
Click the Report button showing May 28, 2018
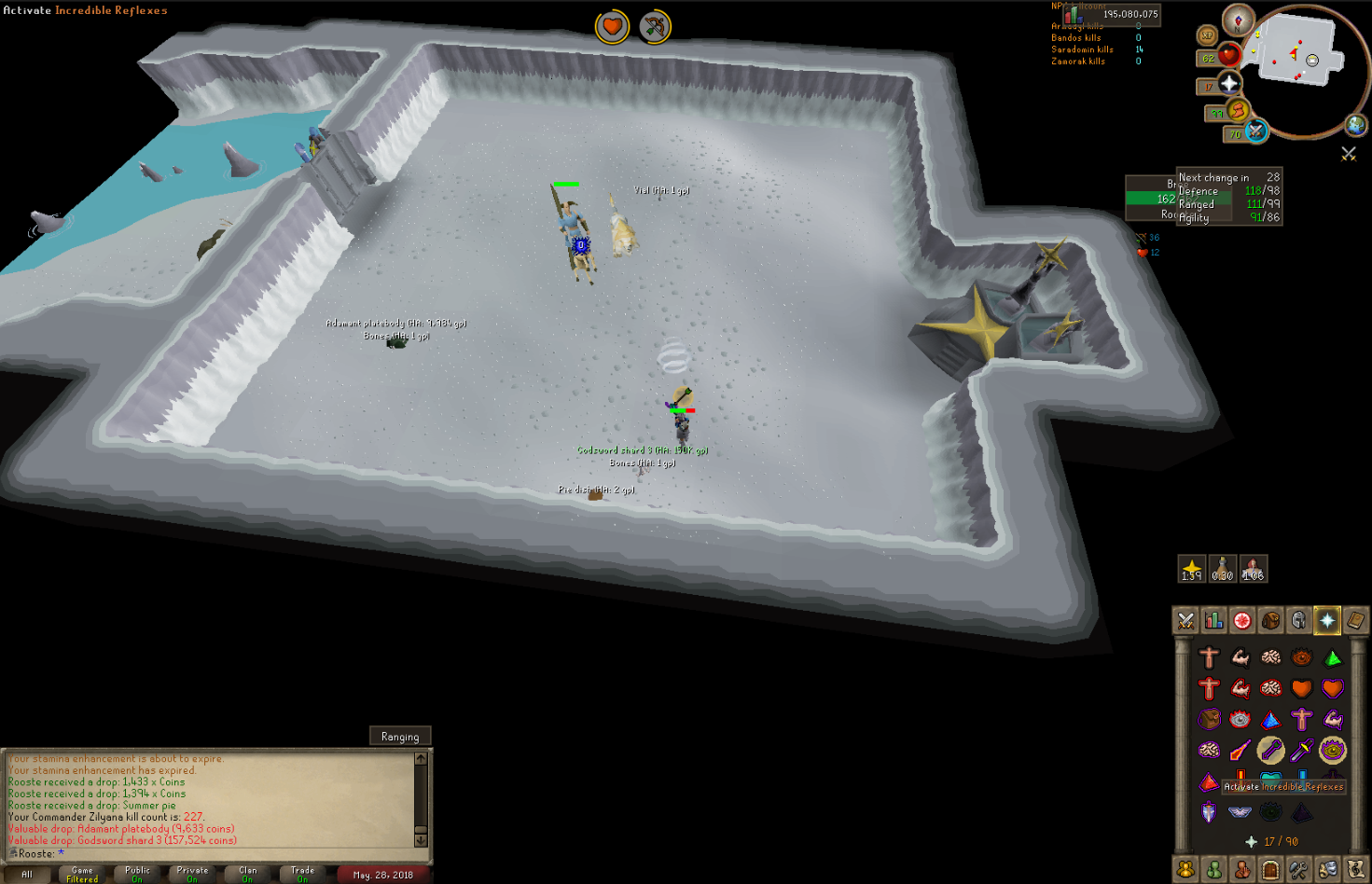[x=385, y=874]
